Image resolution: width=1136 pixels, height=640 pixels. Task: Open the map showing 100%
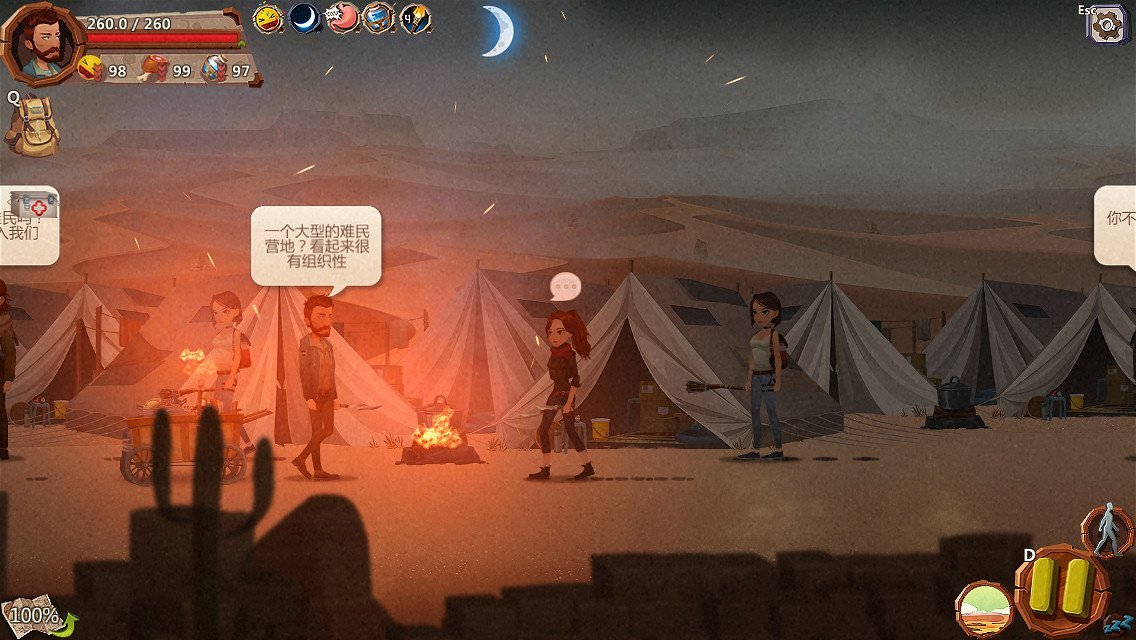32,616
